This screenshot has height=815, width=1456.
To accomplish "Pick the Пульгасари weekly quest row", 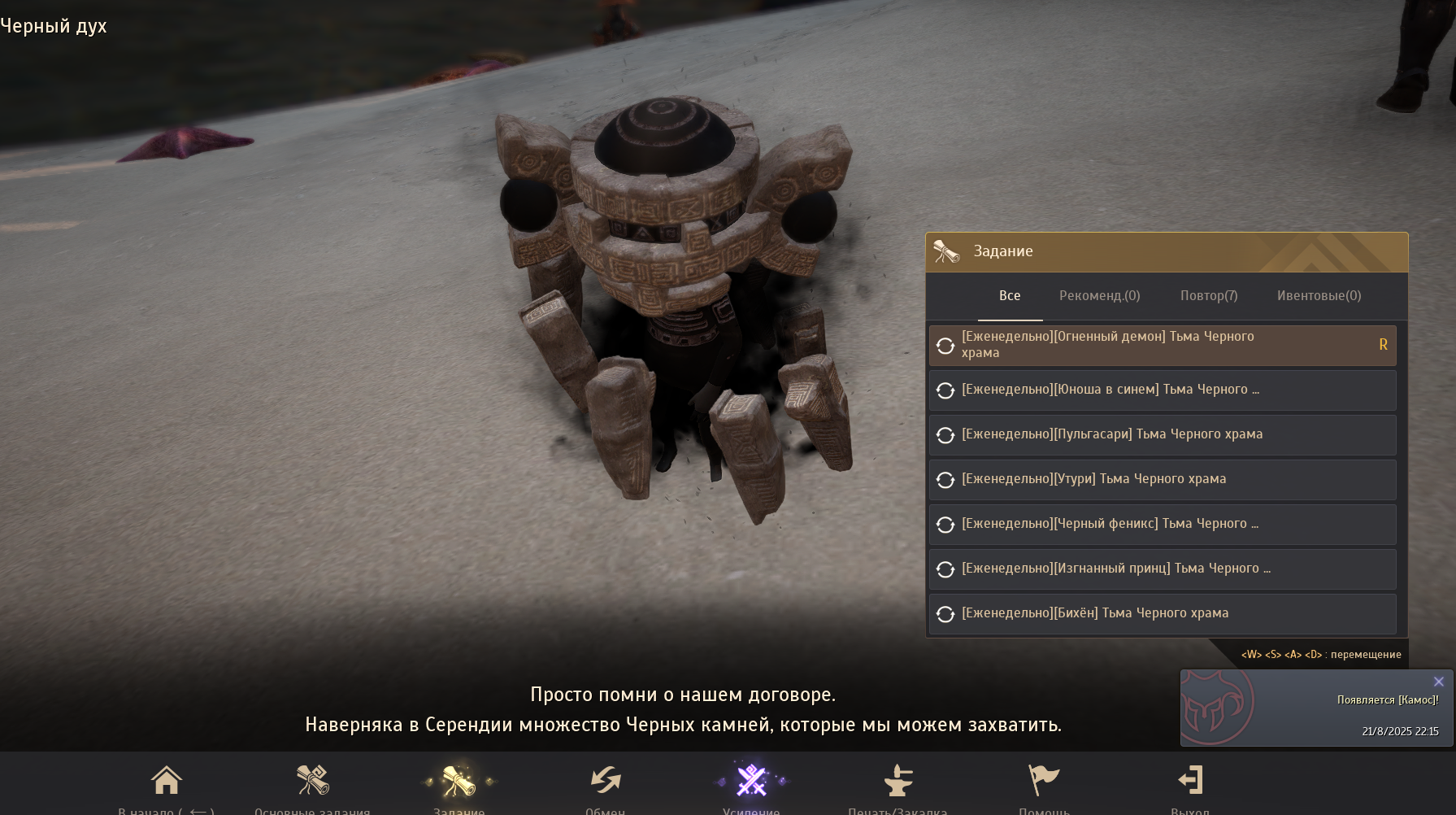I will pos(1163,434).
